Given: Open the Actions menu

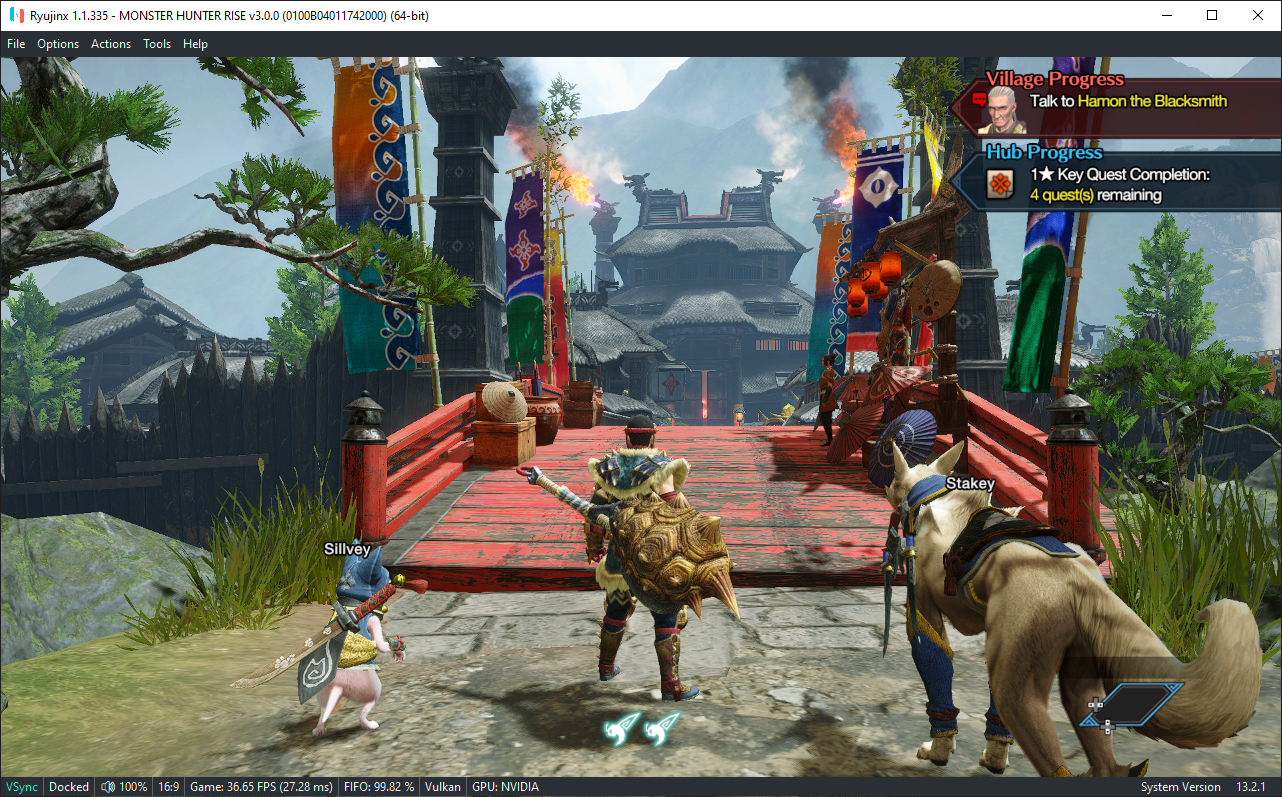Looking at the screenshot, I should (x=111, y=44).
